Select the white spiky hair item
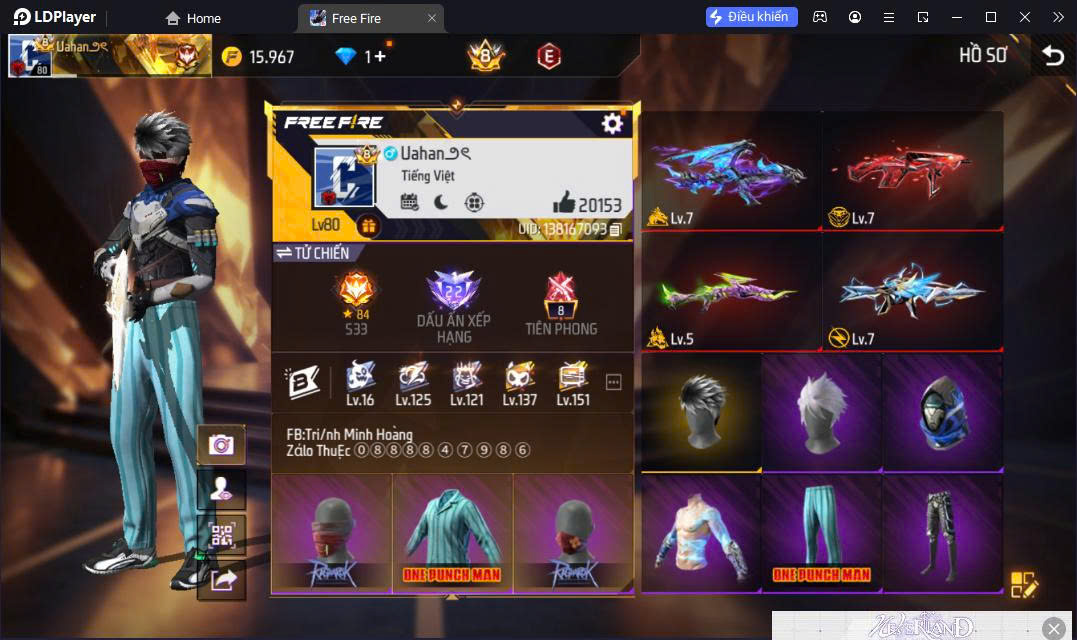 (x=821, y=411)
